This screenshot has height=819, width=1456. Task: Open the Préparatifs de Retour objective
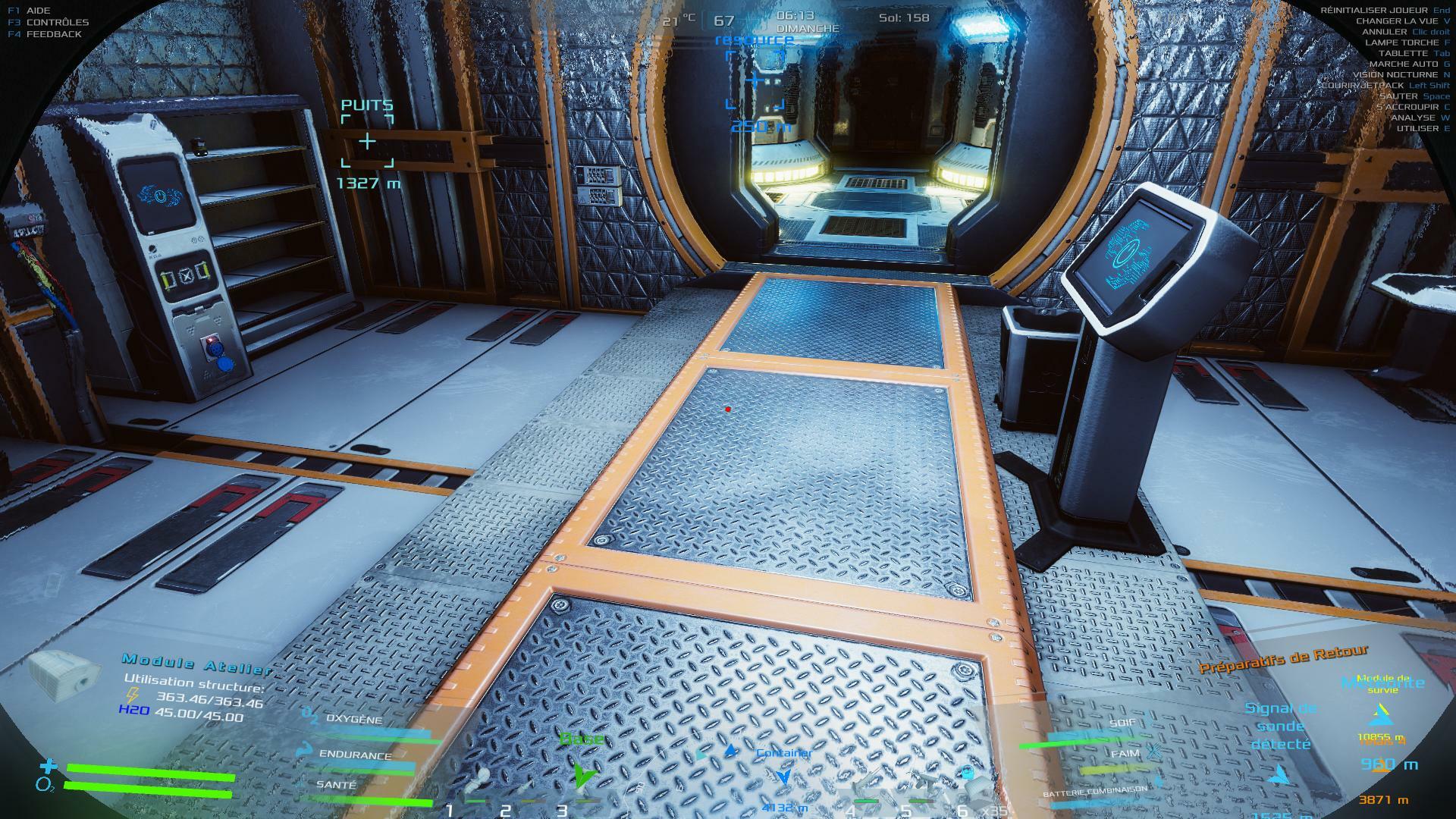click(x=1283, y=658)
